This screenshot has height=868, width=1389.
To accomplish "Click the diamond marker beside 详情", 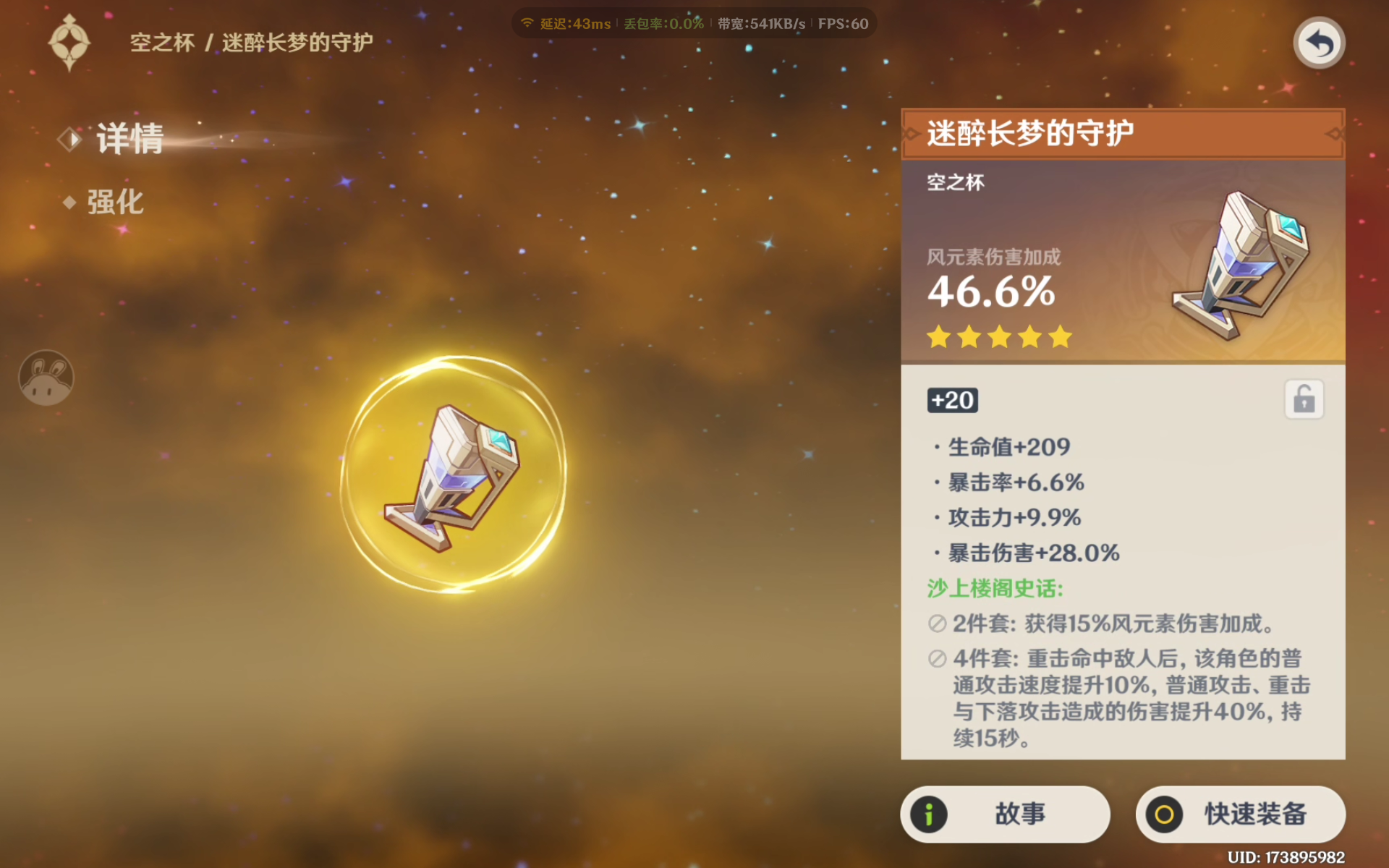I will (69, 138).
